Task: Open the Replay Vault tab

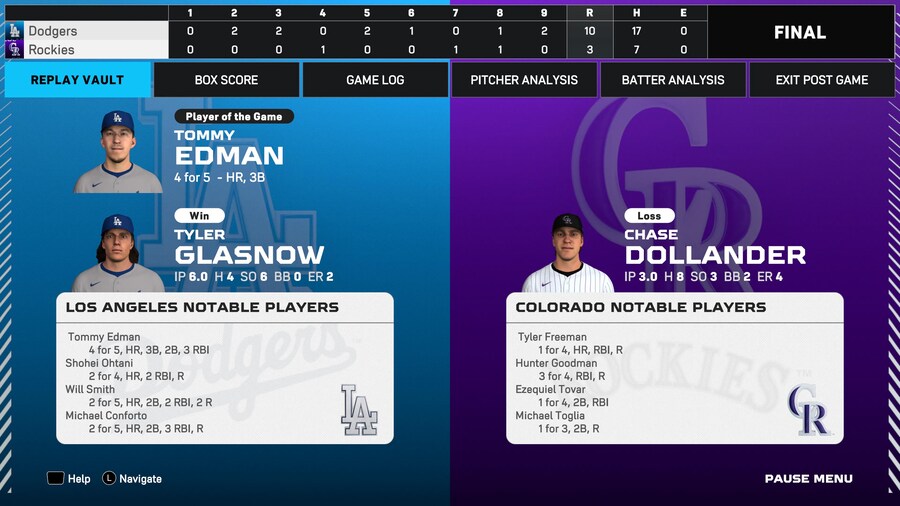Action: [77, 80]
